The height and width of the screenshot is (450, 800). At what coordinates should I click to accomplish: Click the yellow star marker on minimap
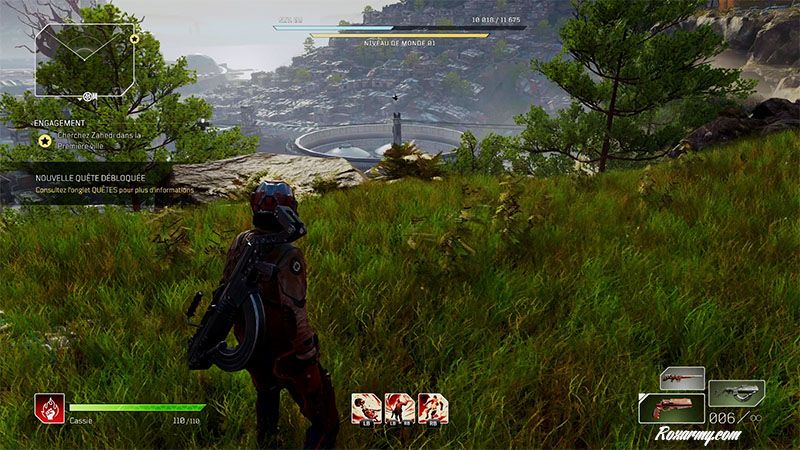point(134,39)
